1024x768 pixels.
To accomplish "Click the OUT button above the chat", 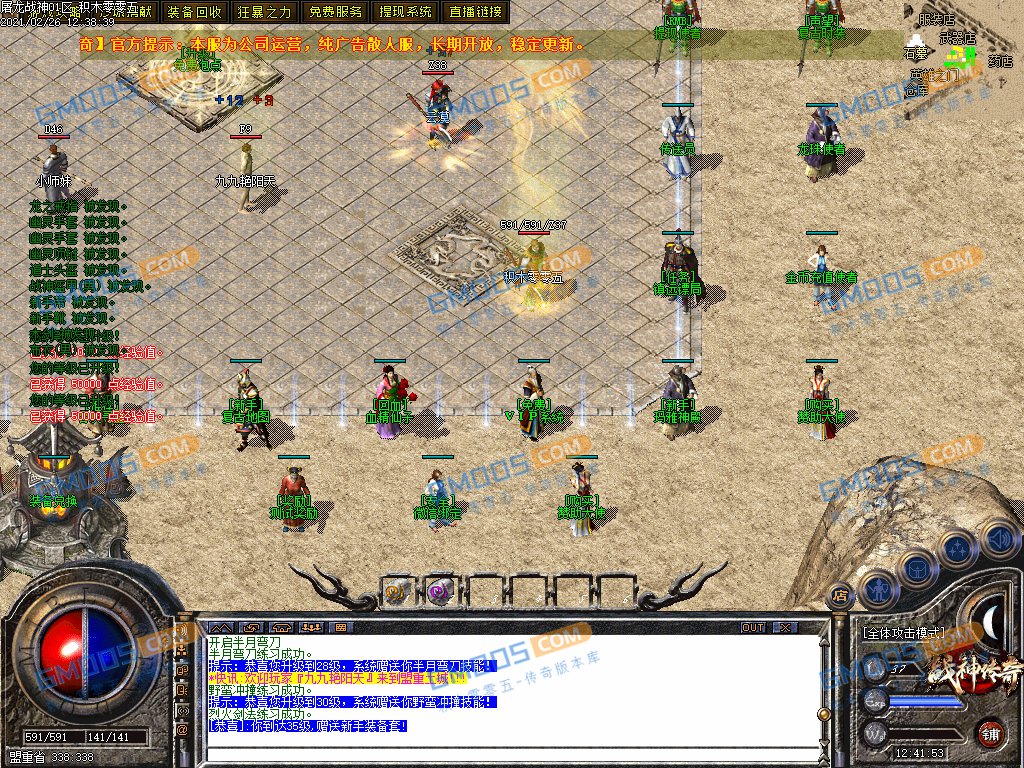I will 752,627.
